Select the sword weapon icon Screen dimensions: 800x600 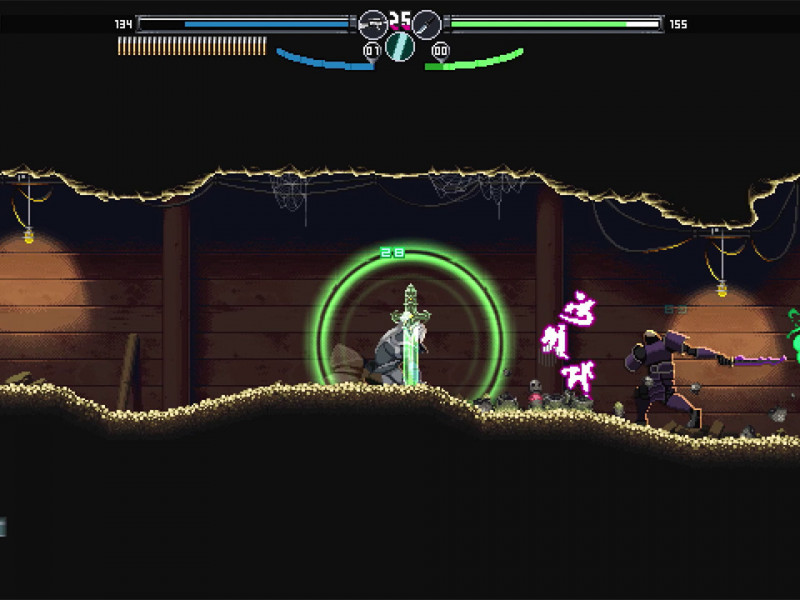click(x=427, y=24)
